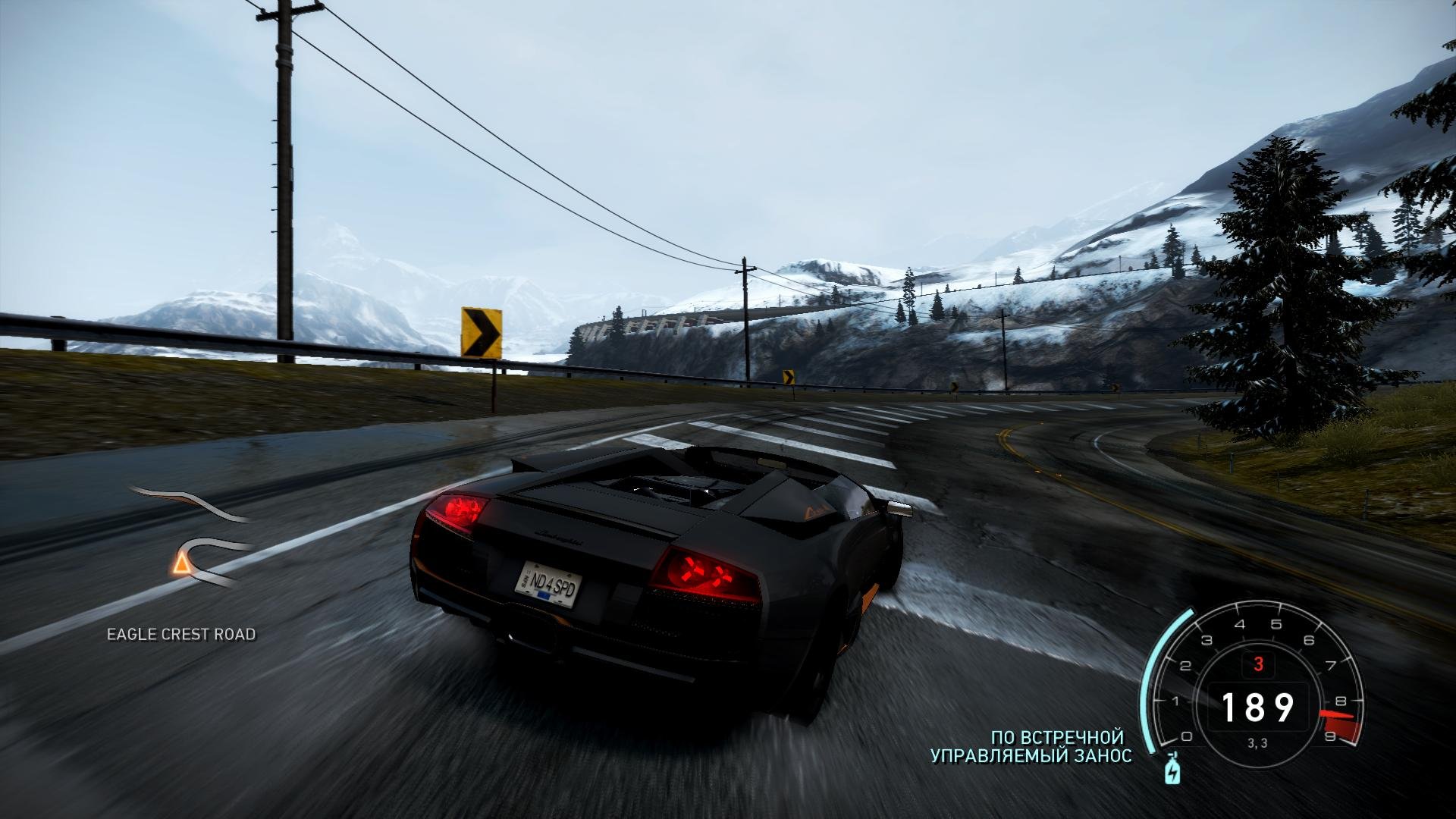Activate the nitrous bottle icon
The height and width of the screenshot is (819, 1456).
[1172, 770]
